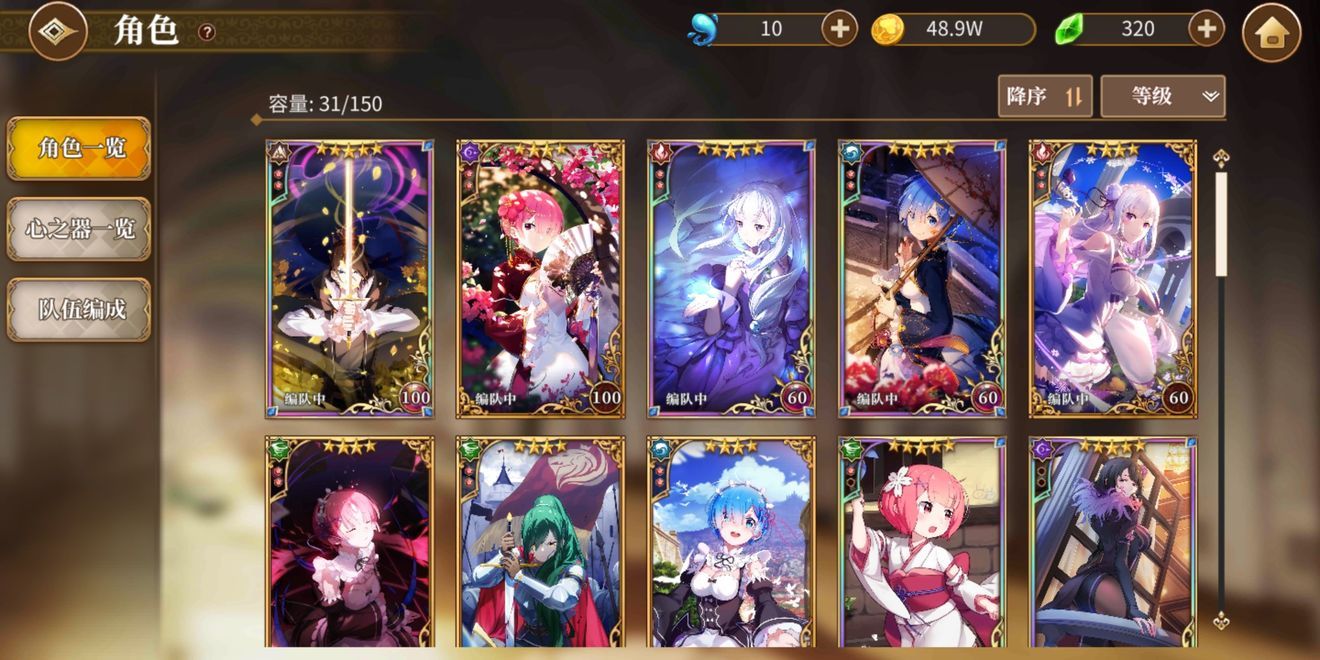Select pink-haired girl with fan card
1320x660 pixels.
click(540, 278)
